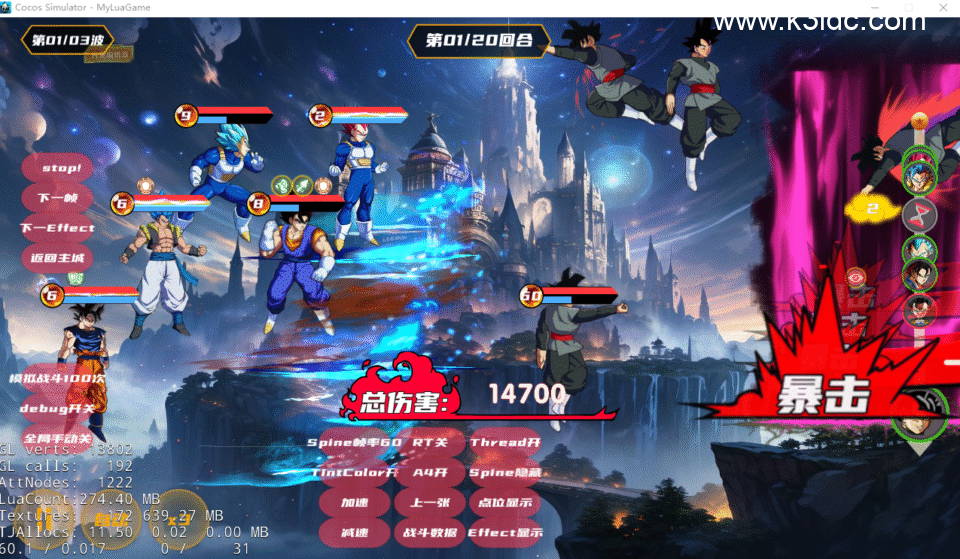This screenshot has width=960, height=559.
Task: Show positions with 点位显示 button
Action: pyautogui.click(x=505, y=502)
